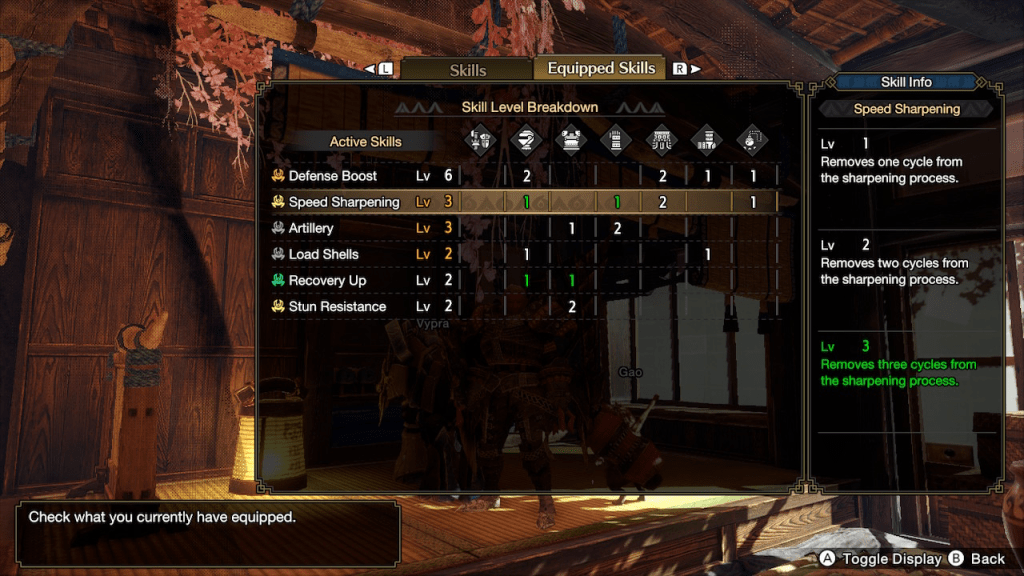Click the Toggle Display button
Image resolution: width=1024 pixels, height=576 pixels.
[880, 559]
